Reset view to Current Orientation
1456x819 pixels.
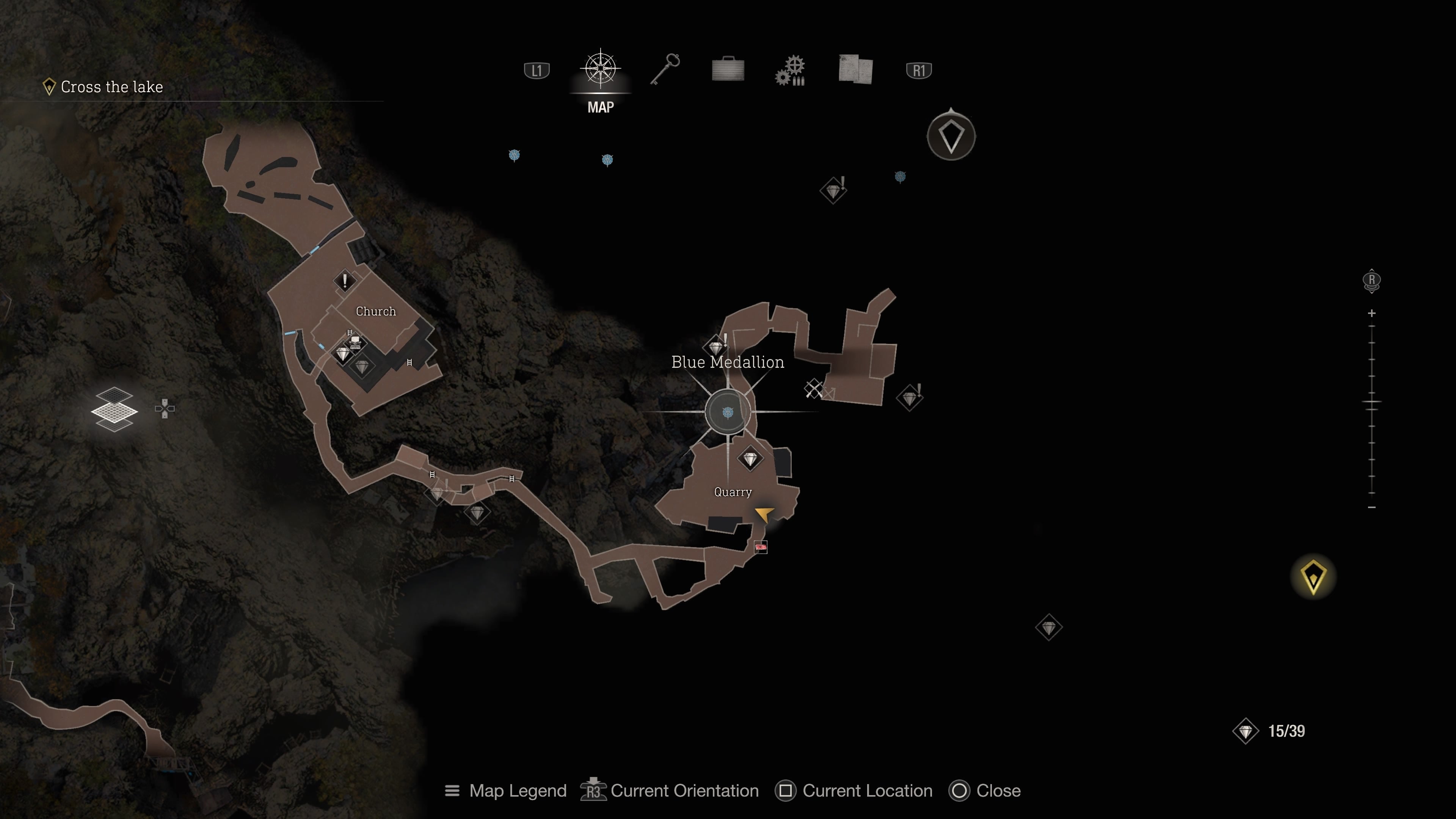coord(670,791)
